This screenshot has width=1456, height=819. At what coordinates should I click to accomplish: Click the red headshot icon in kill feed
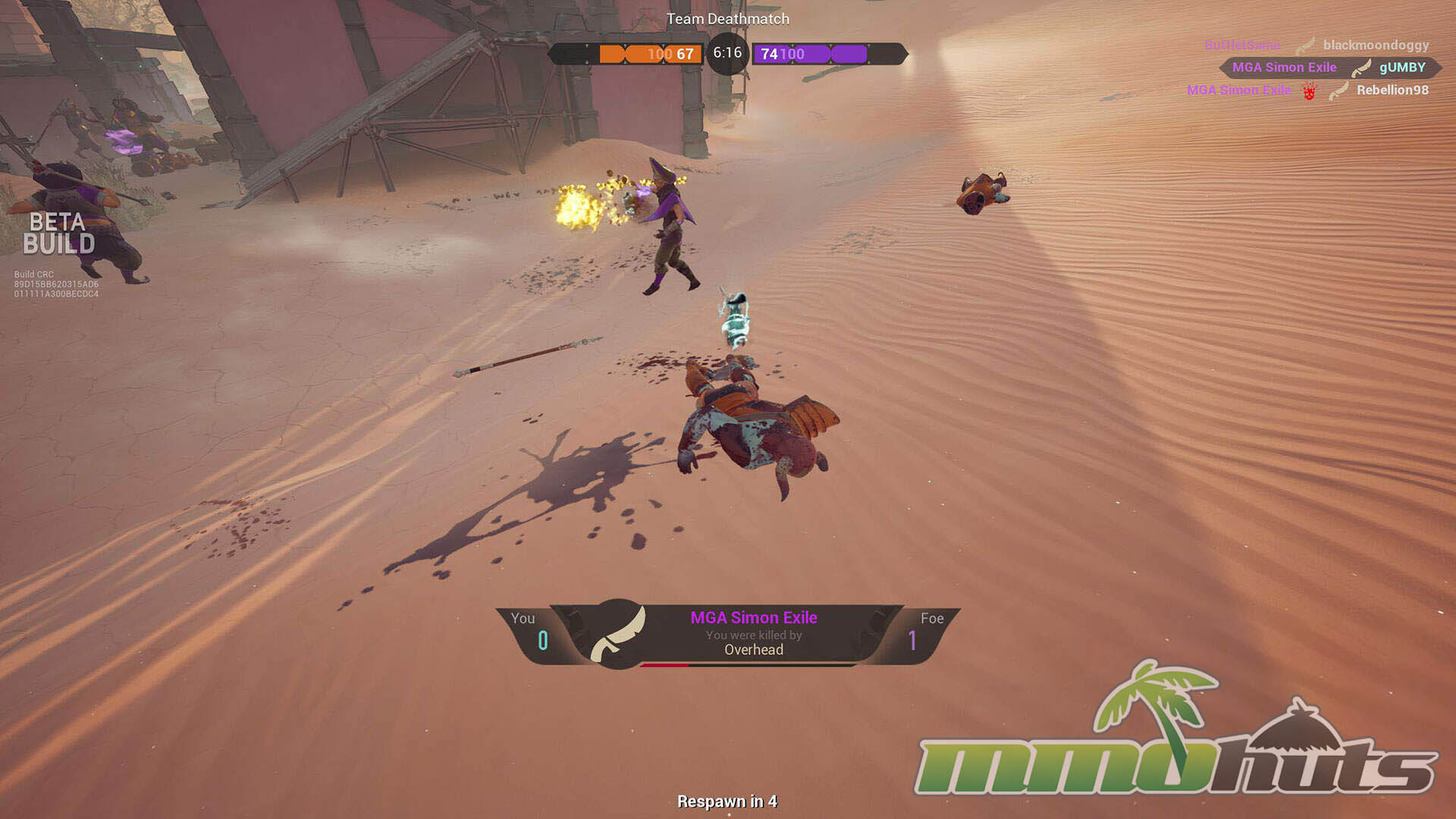coord(1309,92)
